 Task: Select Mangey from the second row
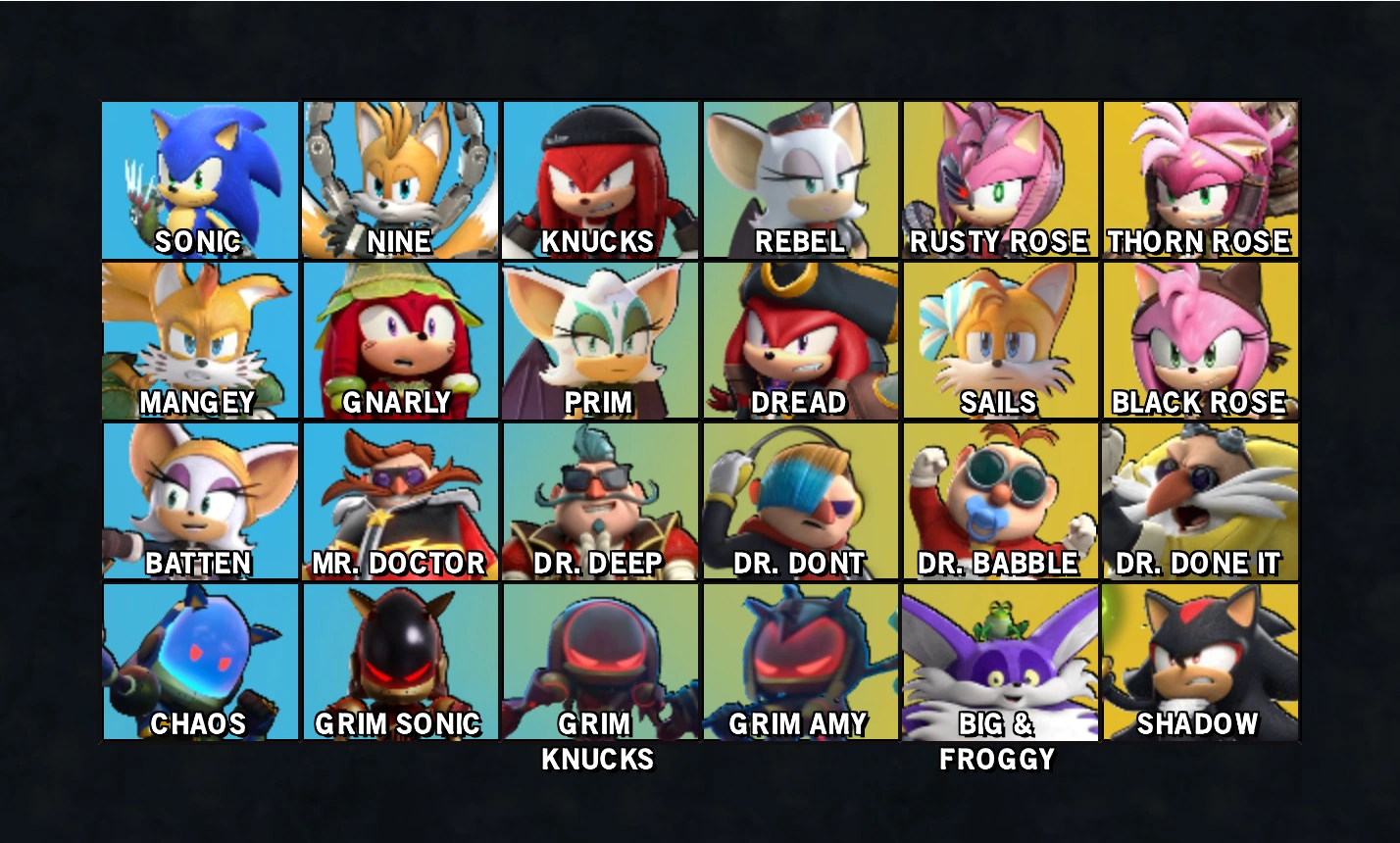[200, 340]
